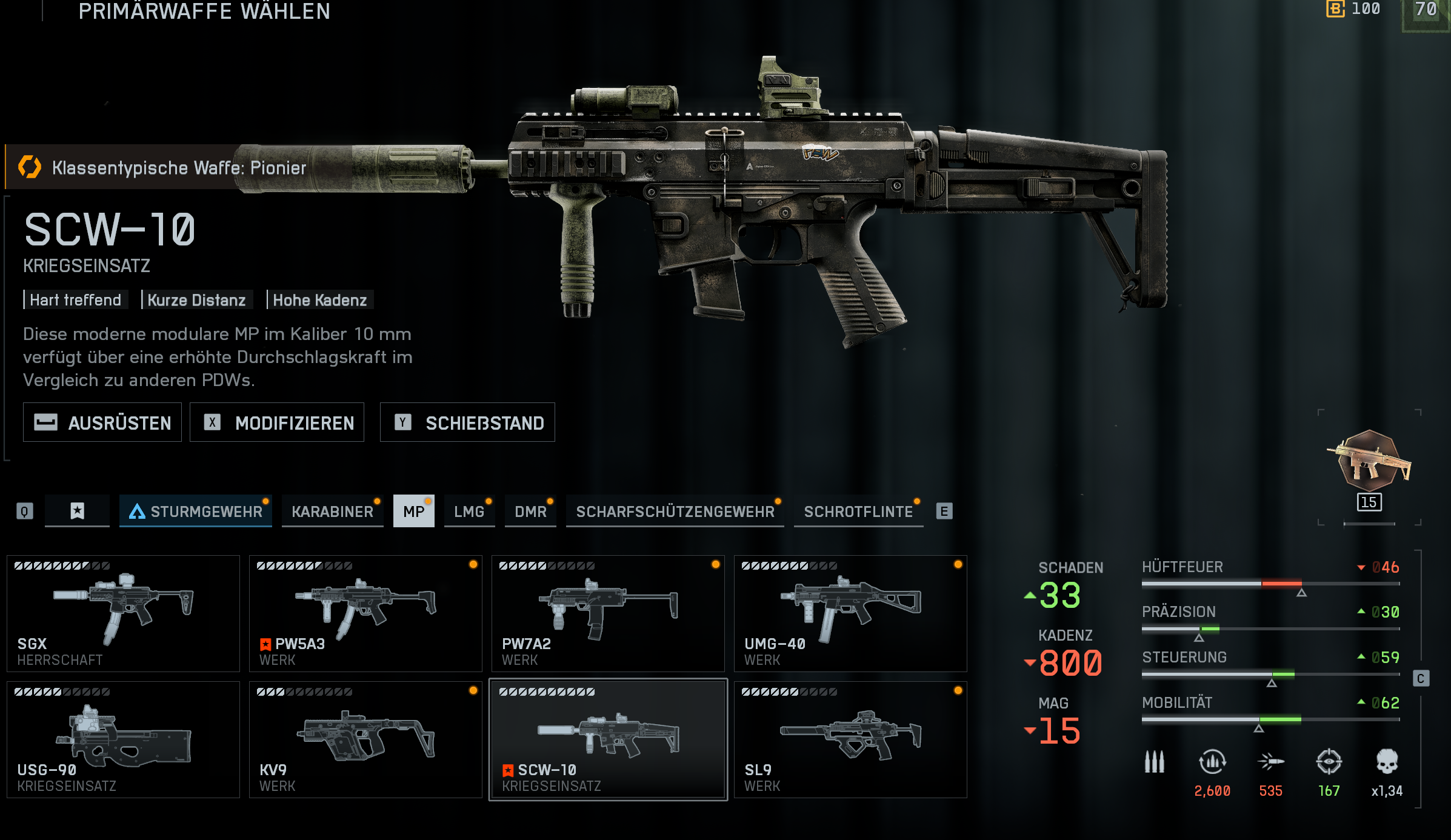The image size is (1451, 840).
Task: Equip the weapon with the AUSRÜSTEN button
Action: click(102, 422)
